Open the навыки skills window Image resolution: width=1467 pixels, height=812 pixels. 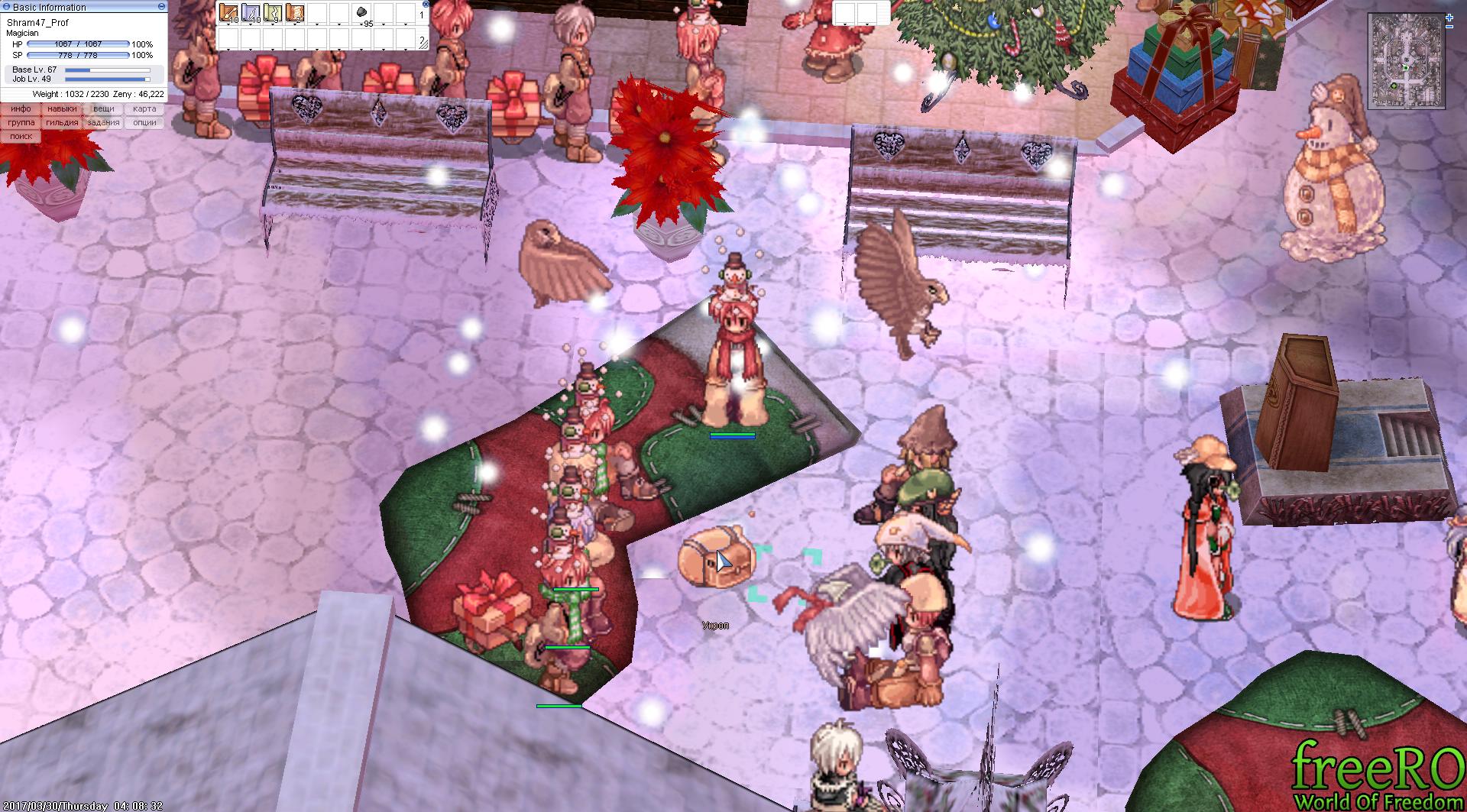coord(62,109)
